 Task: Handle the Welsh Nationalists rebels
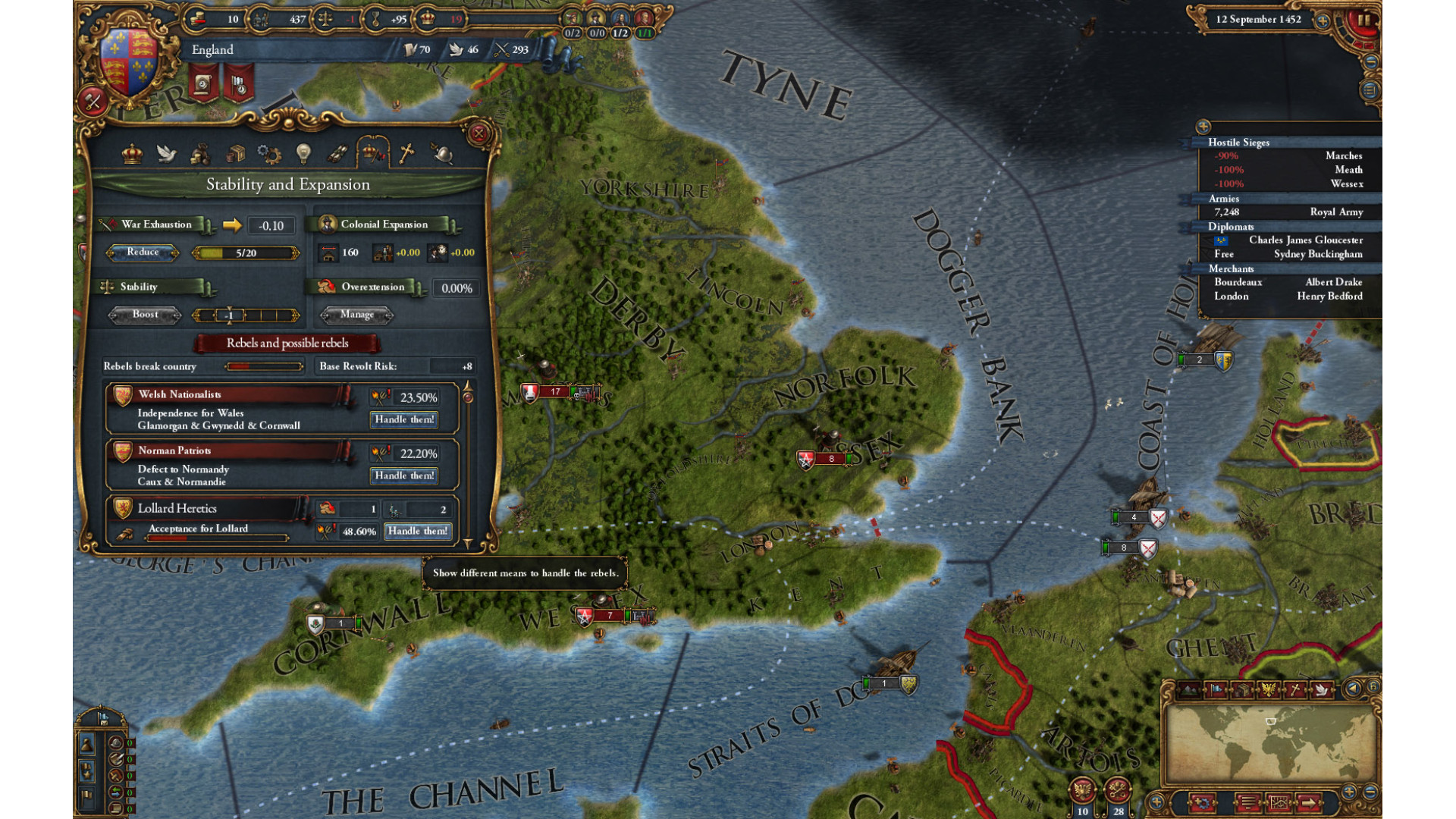404,419
